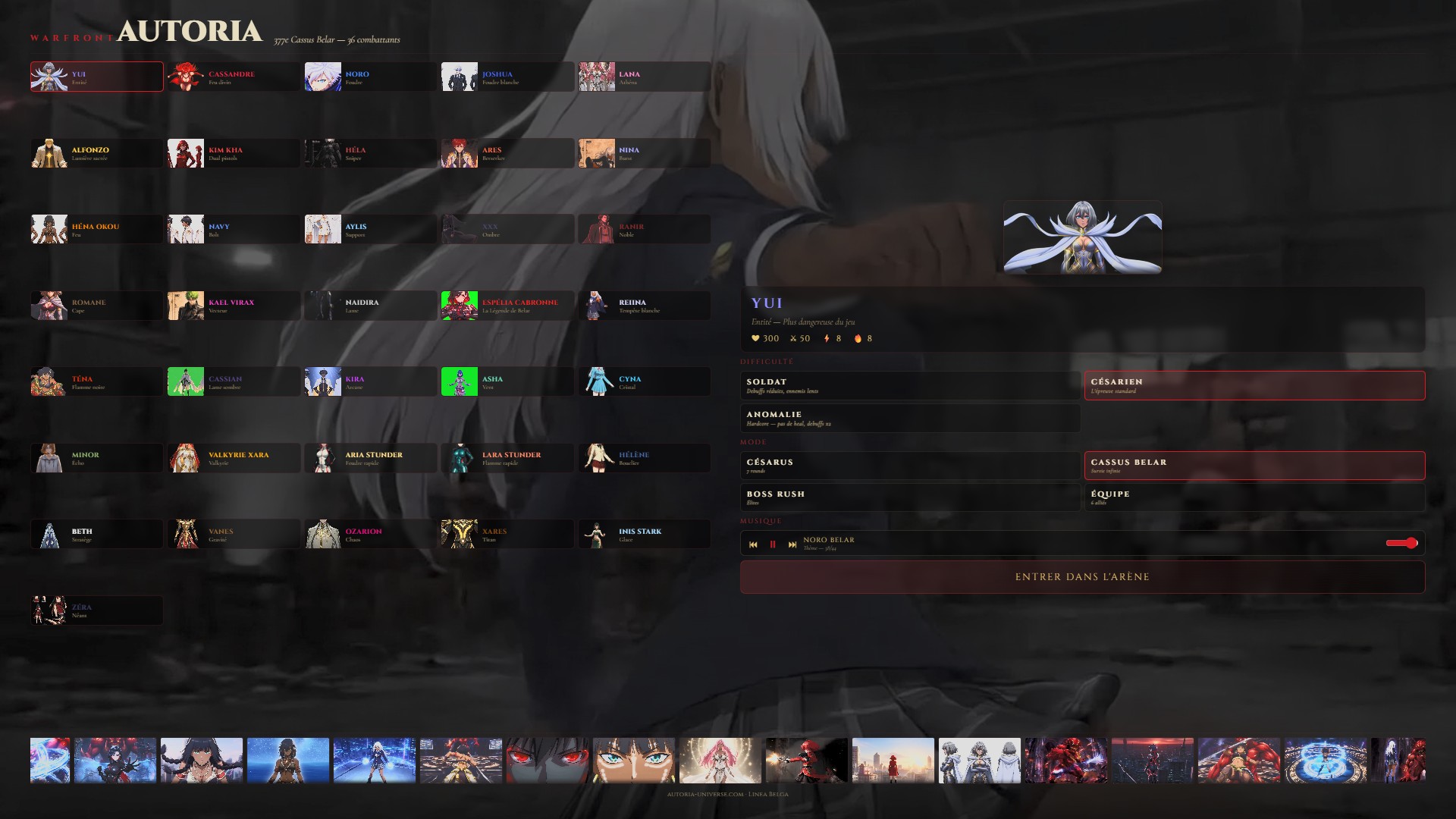Image resolution: width=1456 pixels, height=819 pixels.
Task: Pick the Alfonzo character tile
Action: click(96, 153)
